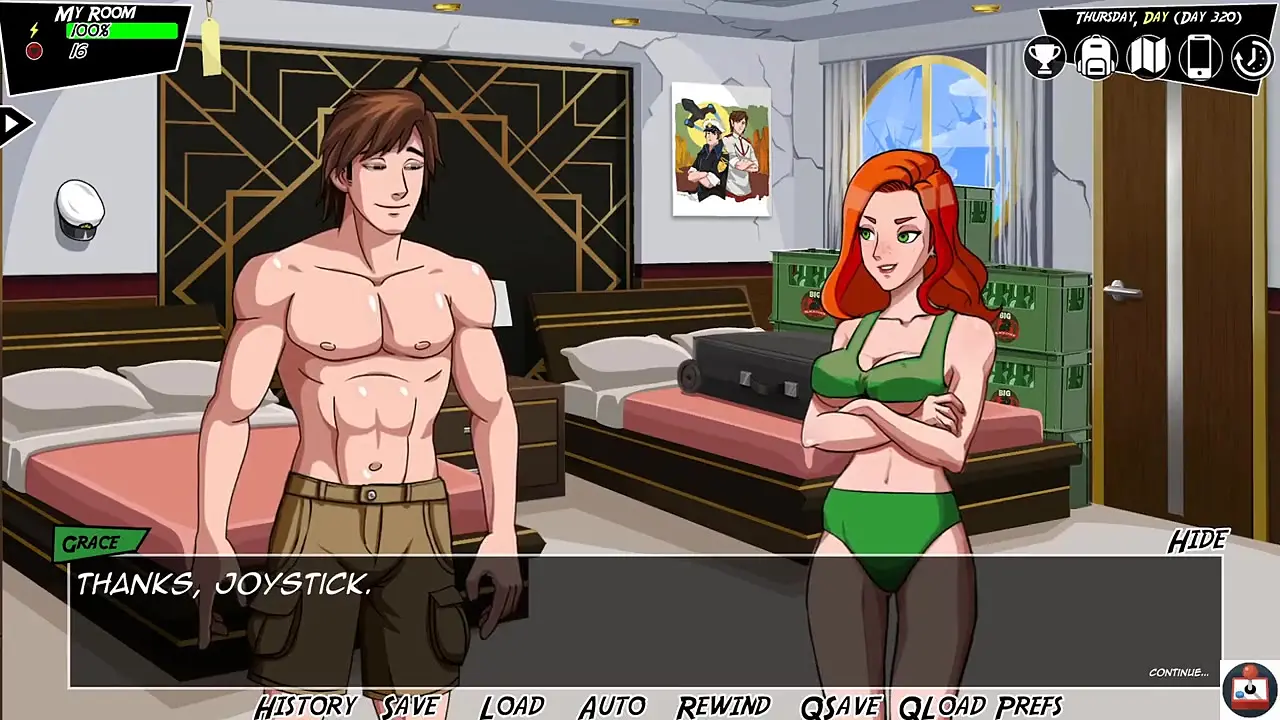Image resolution: width=1280 pixels, height=720 pixels.
Task: Expand the left side arrow panel
Action: point(14,124)
